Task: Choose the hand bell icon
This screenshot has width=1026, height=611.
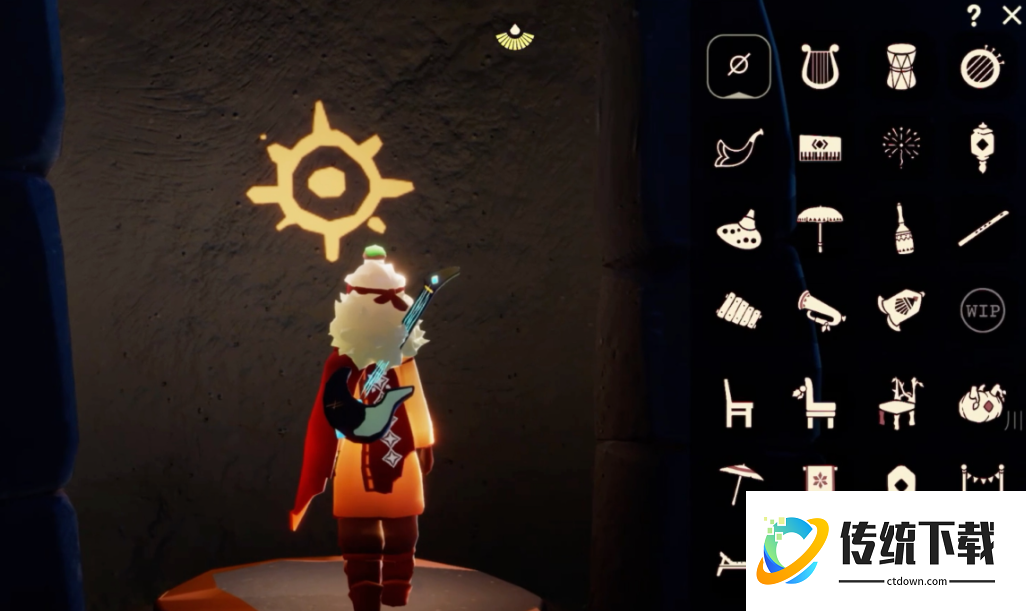Action: pos(903,228)
